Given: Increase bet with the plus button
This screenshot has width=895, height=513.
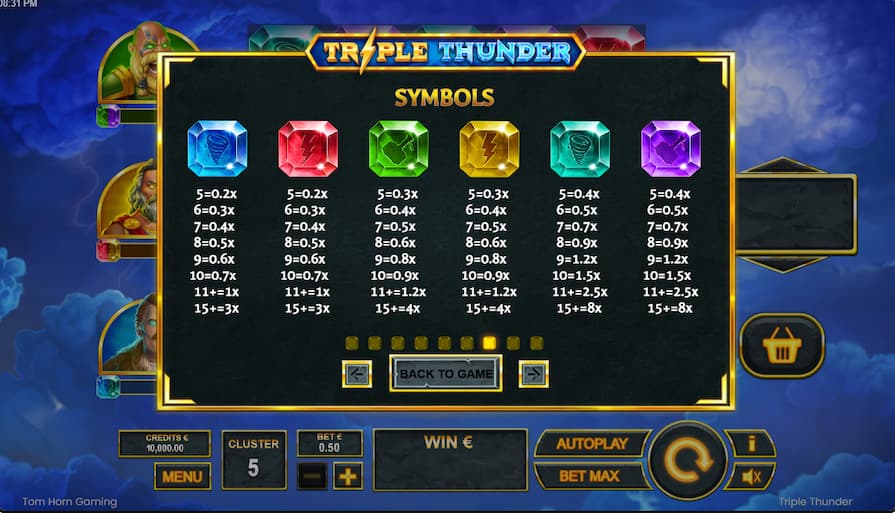Looking at the screenshot, I should (348, 477).
